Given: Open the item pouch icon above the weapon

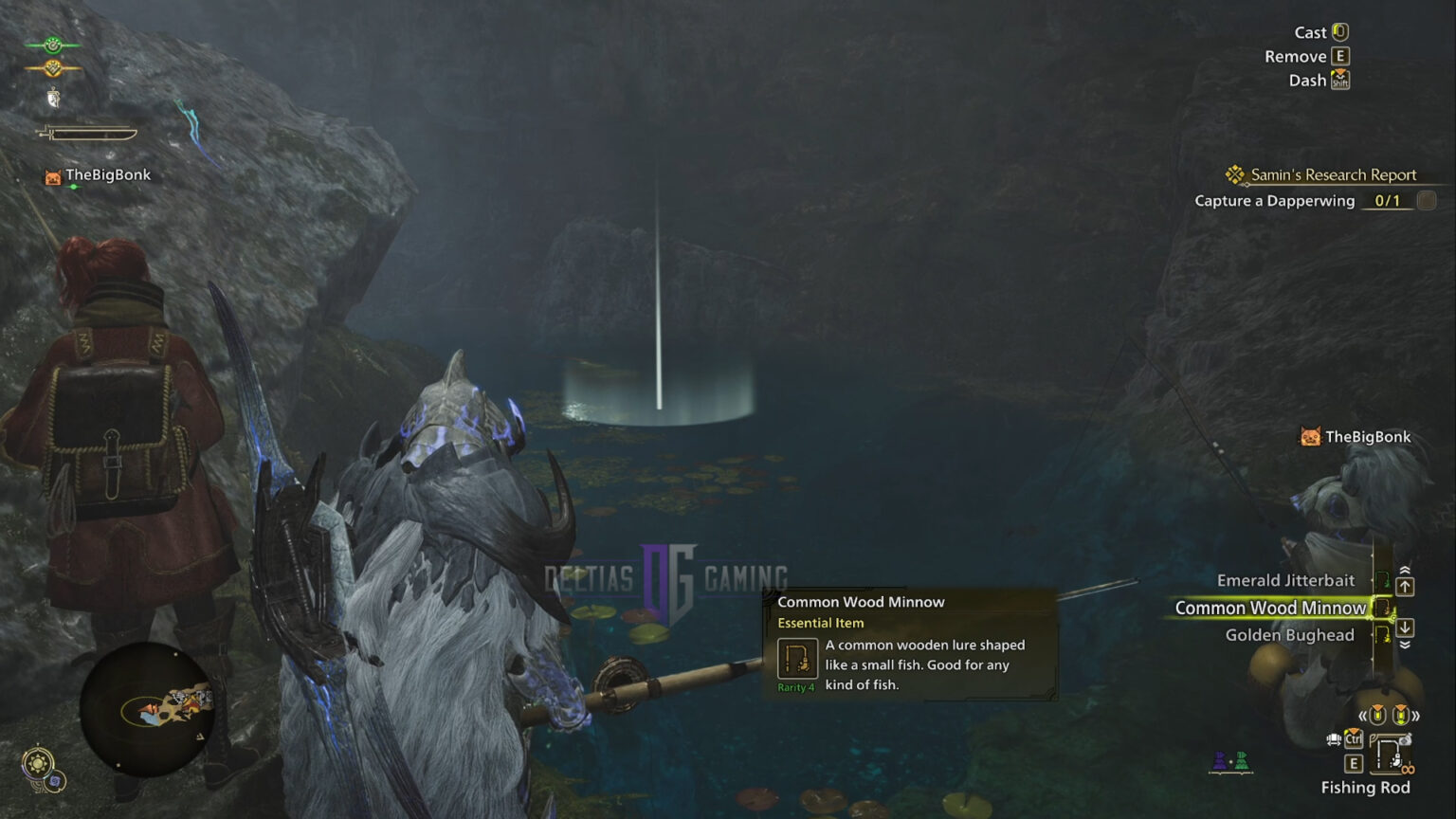Looking at the screenshot, I should pos(54,97).
